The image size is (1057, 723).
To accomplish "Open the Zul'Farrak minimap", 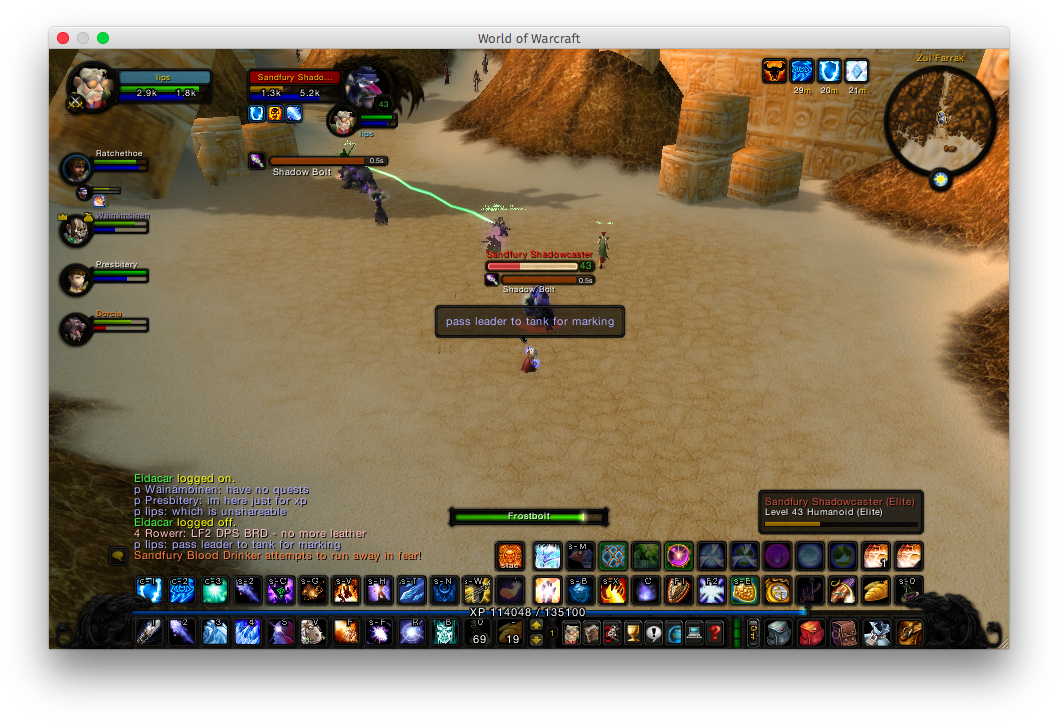I will [940, 117].
